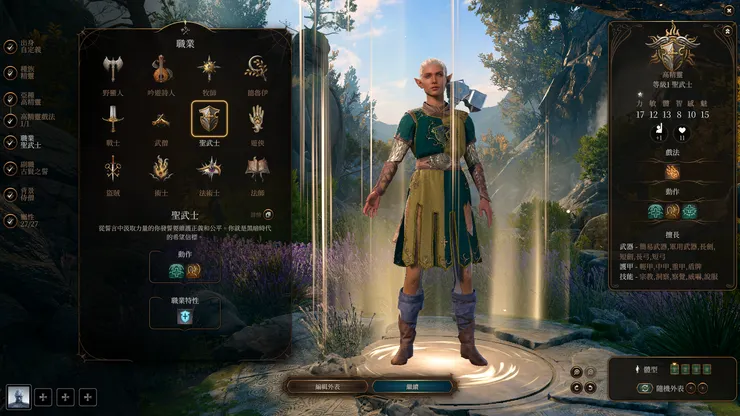This screenshot has width=740, height=416.
Task: Open the Edit Appearance (編輯外表) button
Action: click(325, 386)
